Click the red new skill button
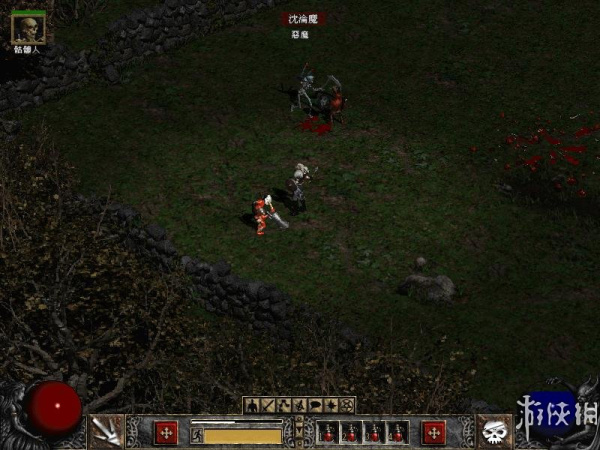The width and height of the screenshot is (600, 450). (x=433, y=432)
